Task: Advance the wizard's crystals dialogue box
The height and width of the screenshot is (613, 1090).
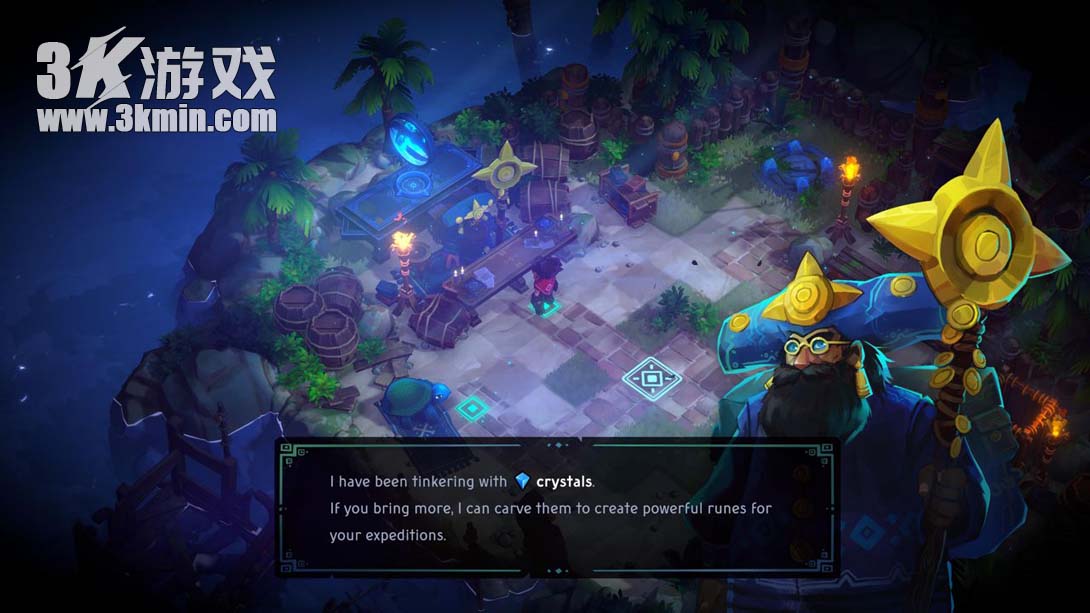Action: click(x=556, y=508)
